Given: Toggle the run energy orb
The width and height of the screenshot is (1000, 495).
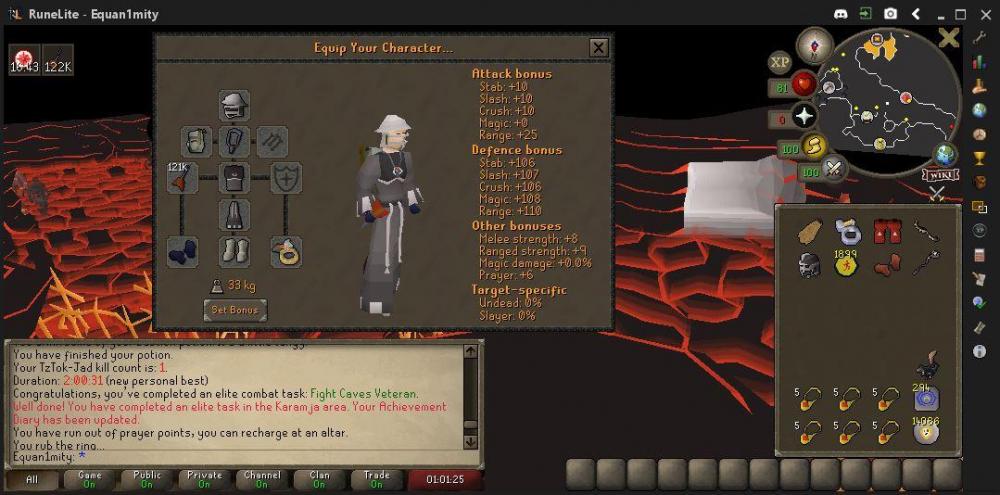Looking at the screenshot, I should tap(813, 148).
